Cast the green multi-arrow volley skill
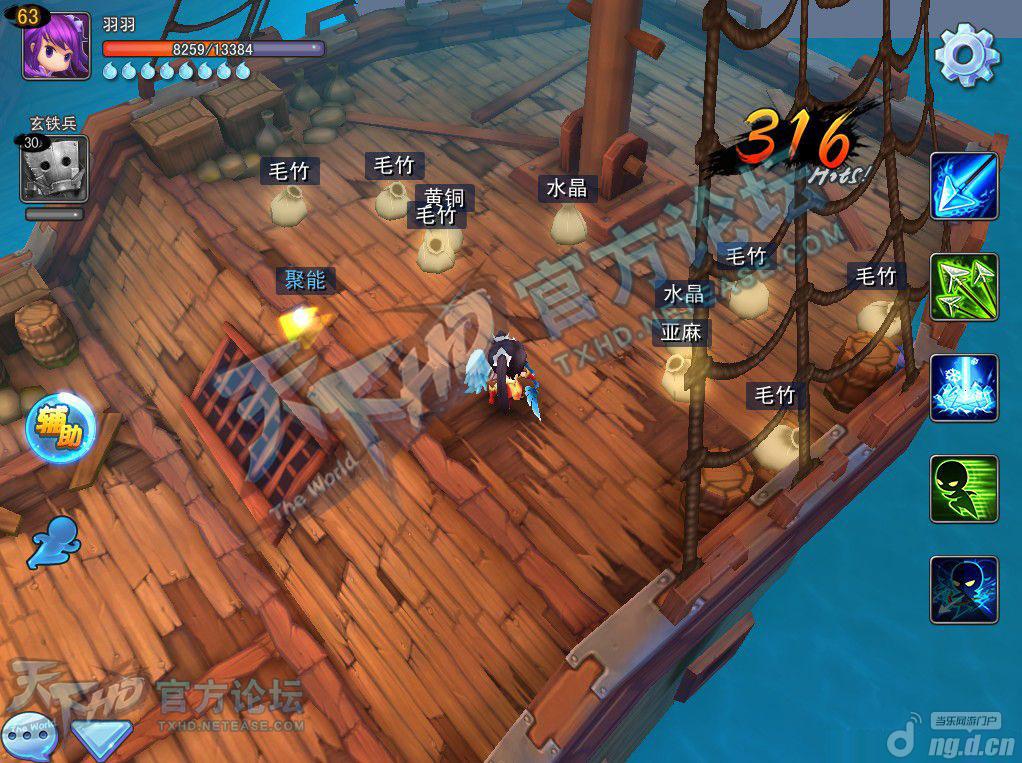Screen dimensions: 1022x763 (964, 287)
